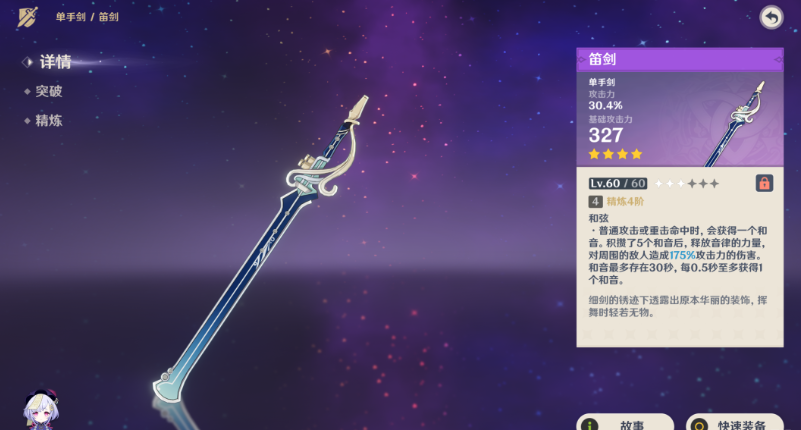Select the 精炼 refinement tab
Viewport: 801px width, 430px height.
coord(49,120)
